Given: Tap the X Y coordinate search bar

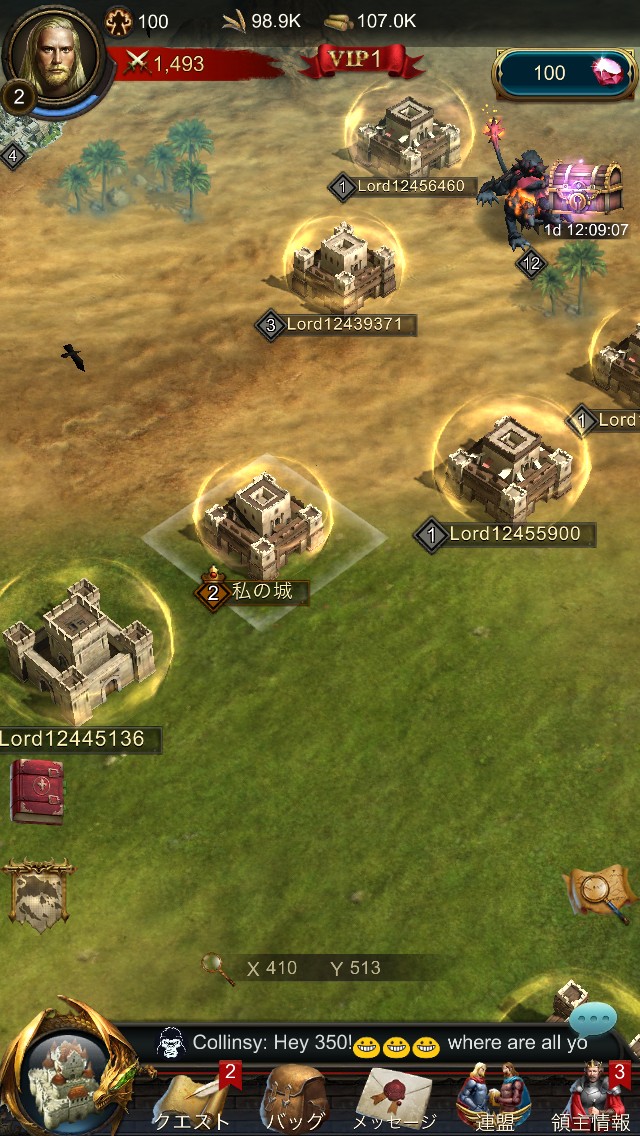Looking at the screenshot, I should pyautogui.click(x=310, y=968).
